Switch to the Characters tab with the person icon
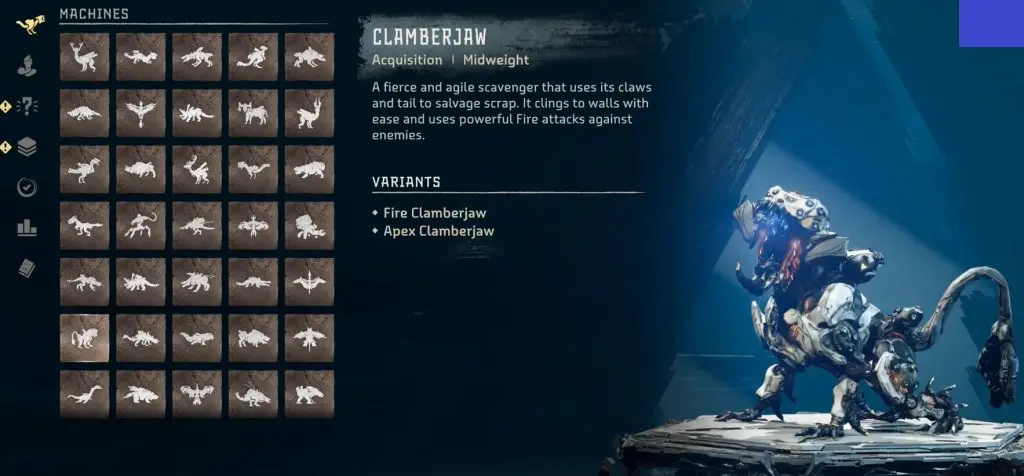The height and width of the screenshot is (476, 1024). click(28, 67)
